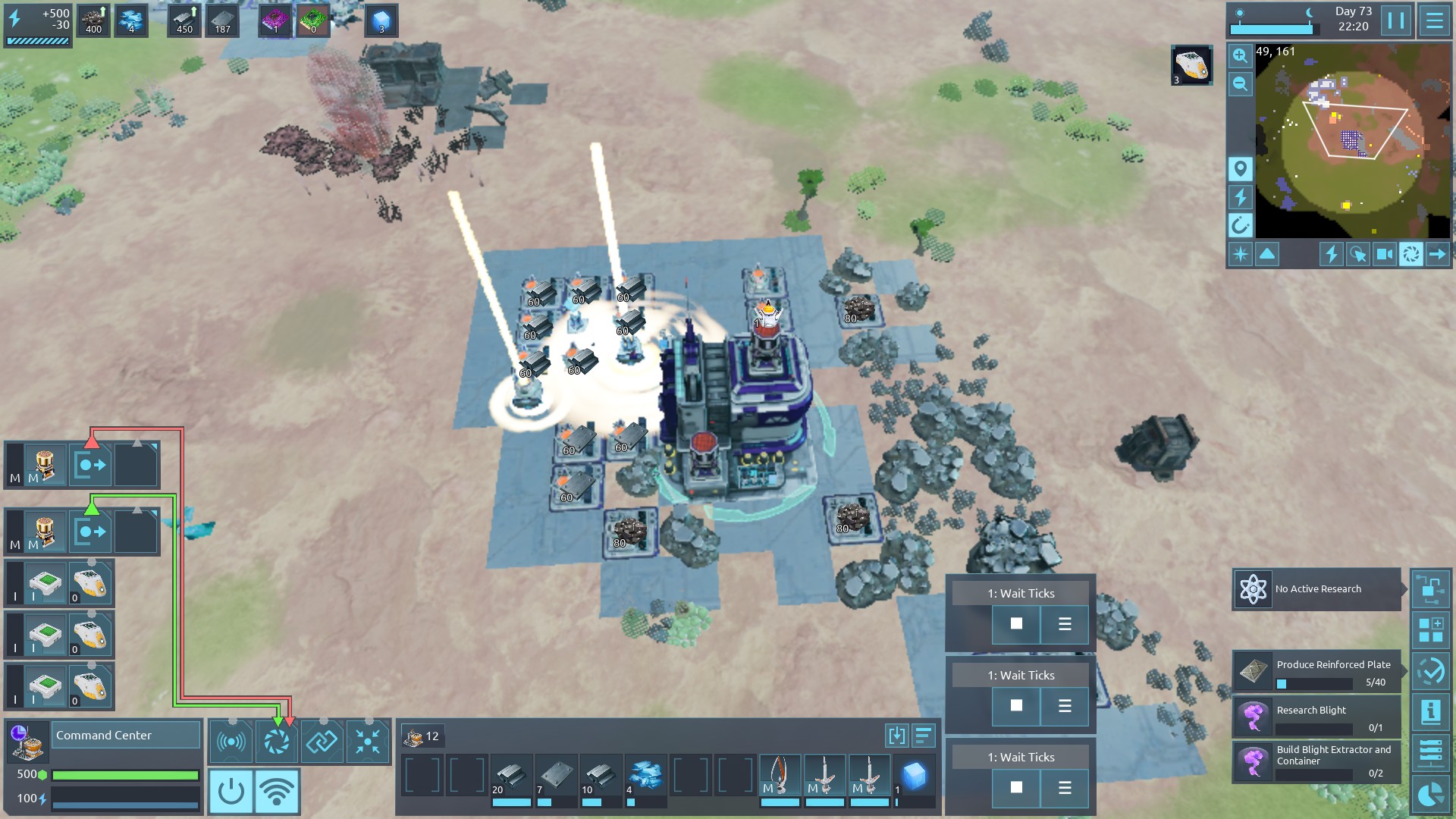1456x819 pixels.
Task: Select the Produce Reinforced Plate objective
Action: click(x=1316, y=672)
